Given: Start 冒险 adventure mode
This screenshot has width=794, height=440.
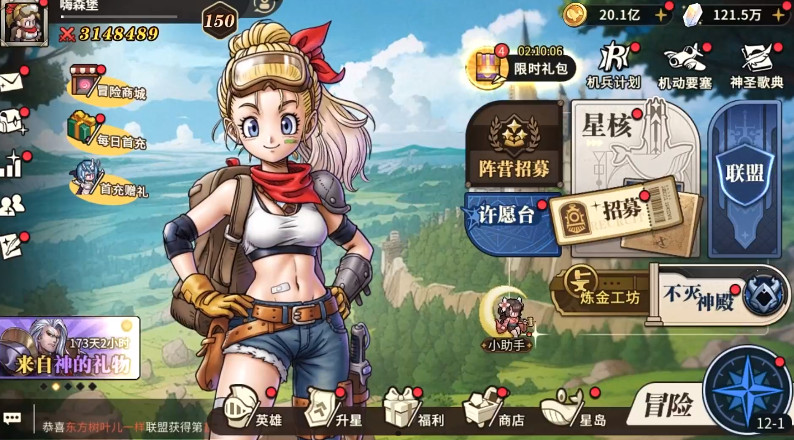Looking at the screenshot, I should 665,406.
